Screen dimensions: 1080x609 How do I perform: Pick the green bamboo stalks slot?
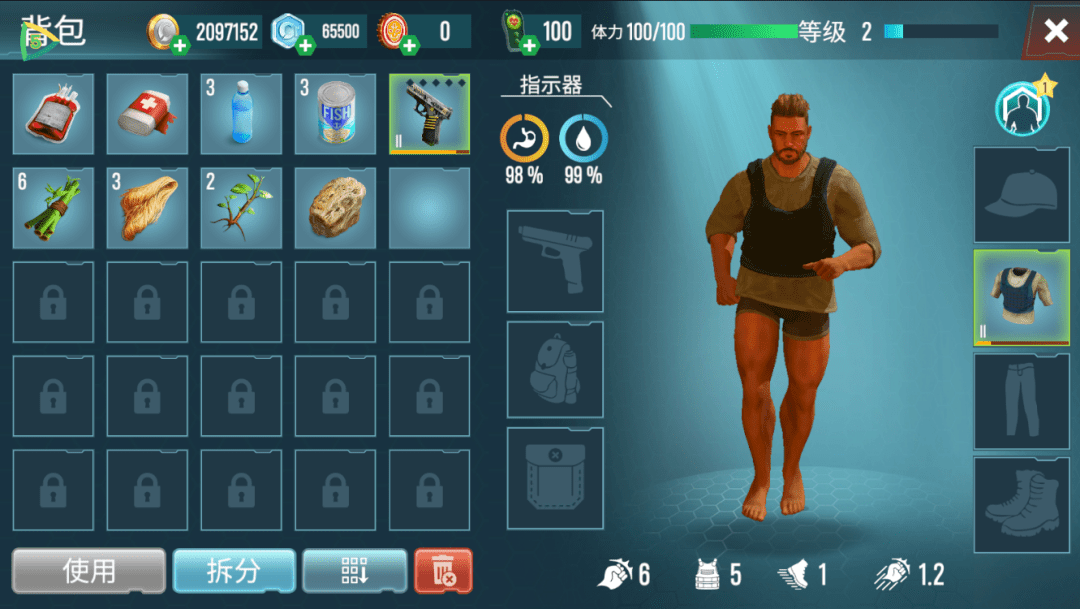[x=53, y=208]
